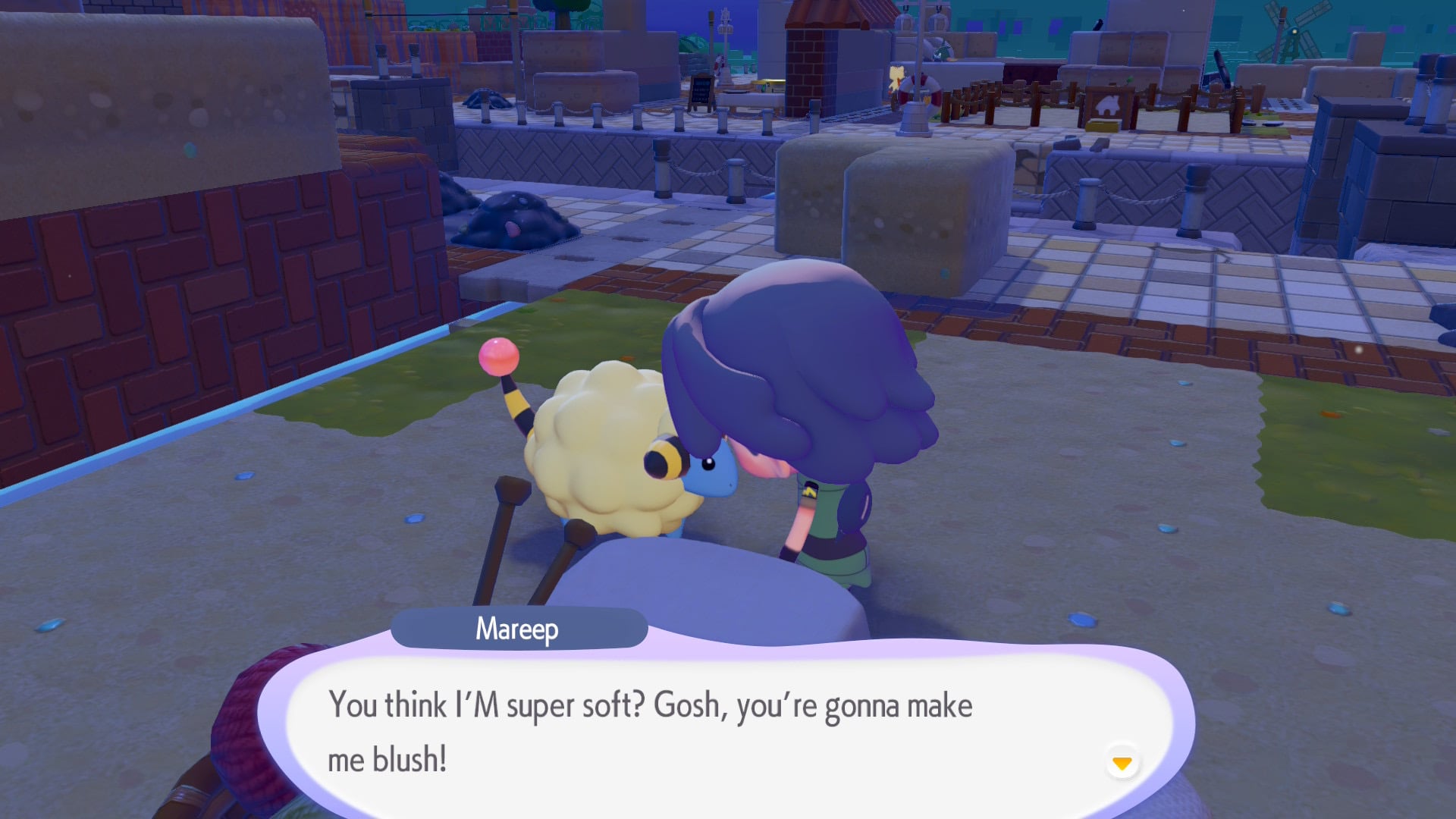Click the chalkboard menu sign near the stall
The width and height of the screenshot is (1456, 819).
click(701, 91)
